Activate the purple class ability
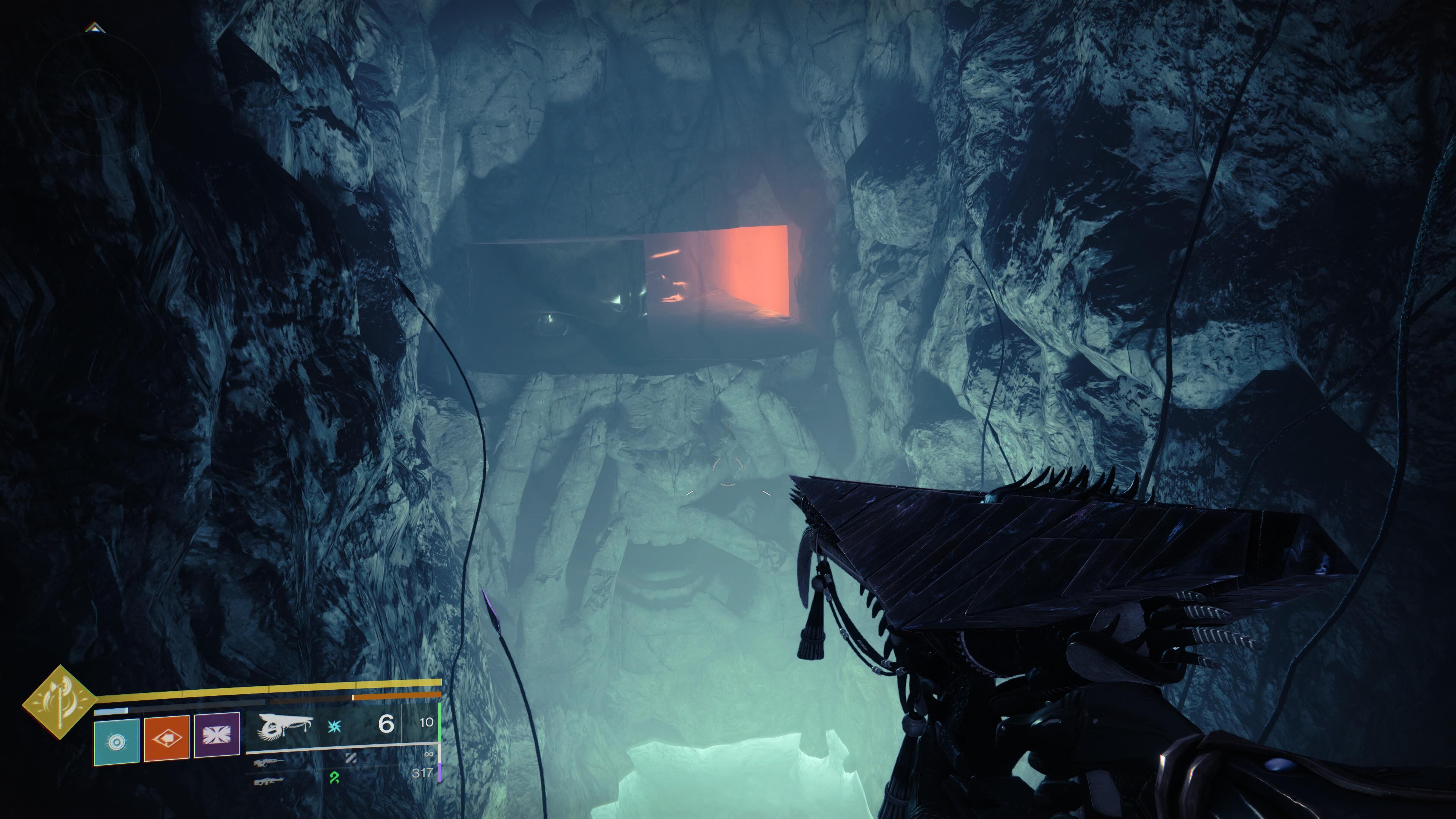Image resolution: width=1456 pixels, height=819 pixels. coord(217,735)
